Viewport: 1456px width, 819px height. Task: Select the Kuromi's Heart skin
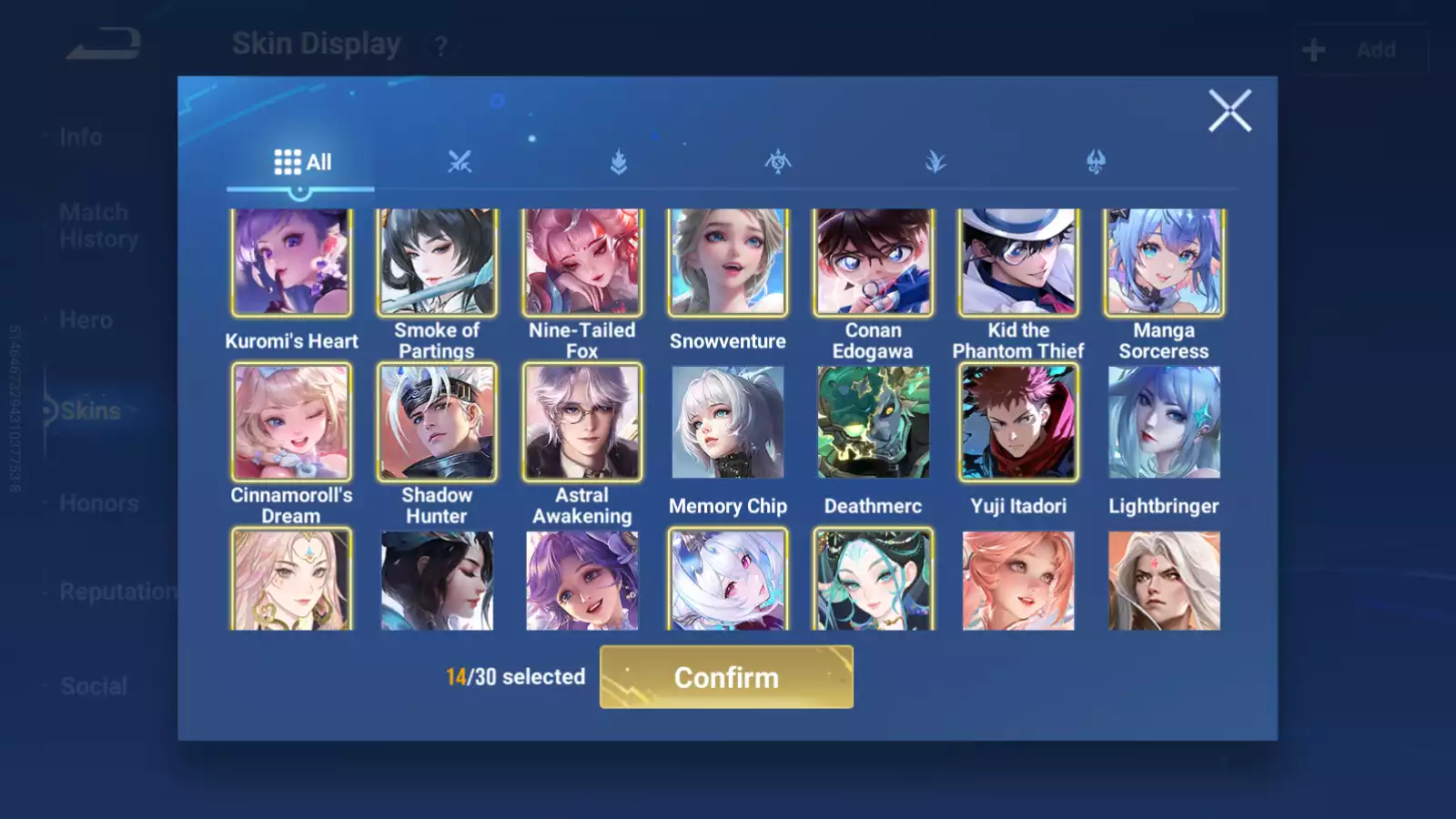coord(291,262)
